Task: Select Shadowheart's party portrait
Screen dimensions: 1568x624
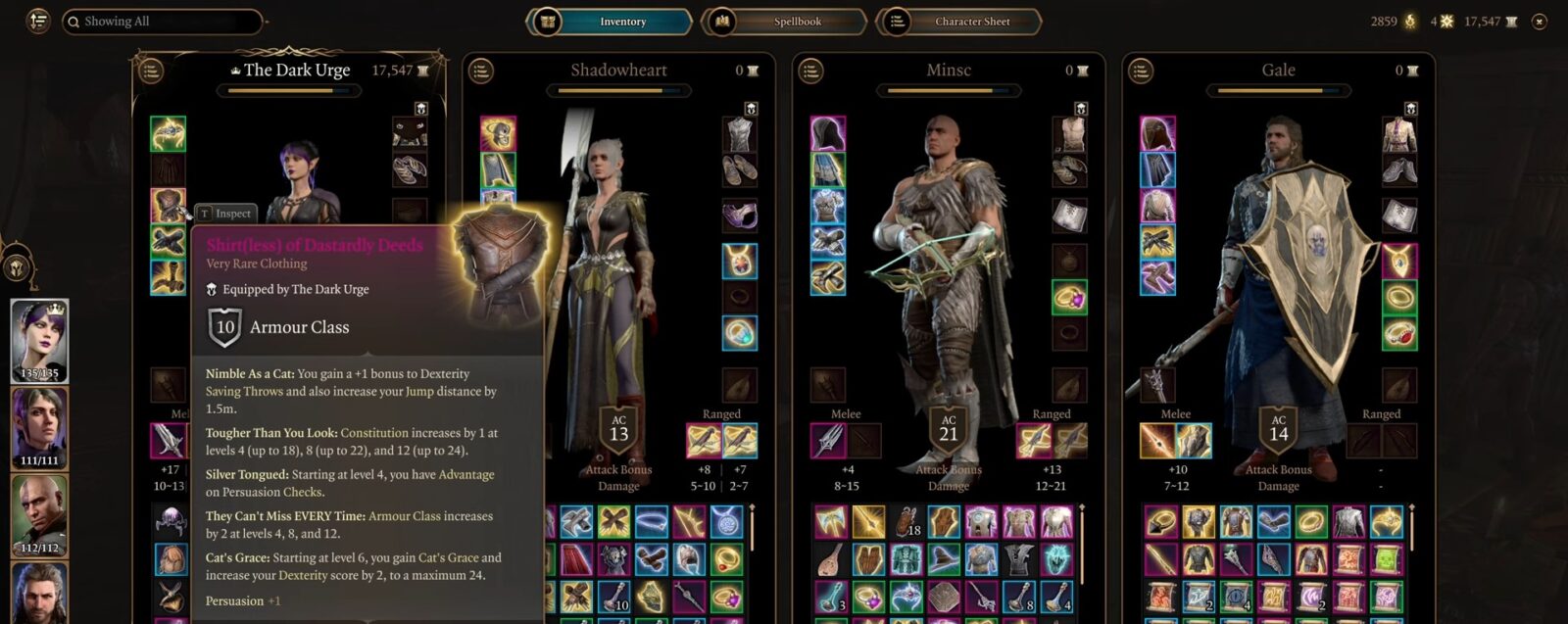Action: tap(39, 428)
